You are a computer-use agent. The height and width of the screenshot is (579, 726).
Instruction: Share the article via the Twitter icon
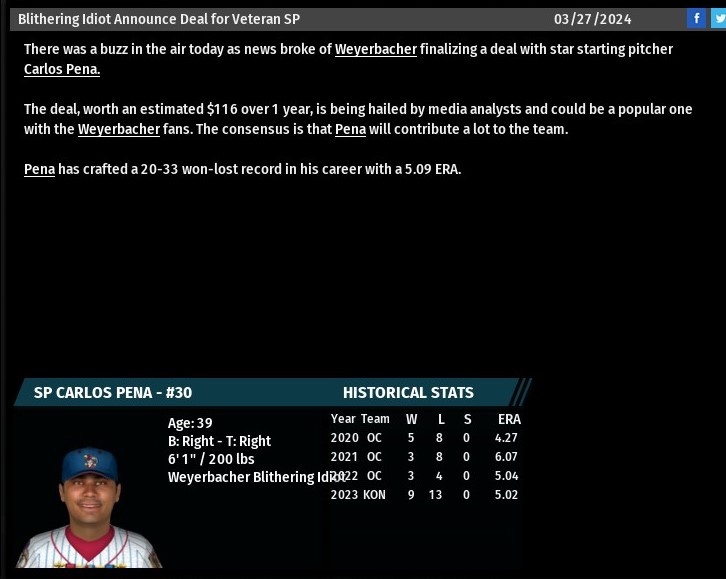(x=718, y=18)
